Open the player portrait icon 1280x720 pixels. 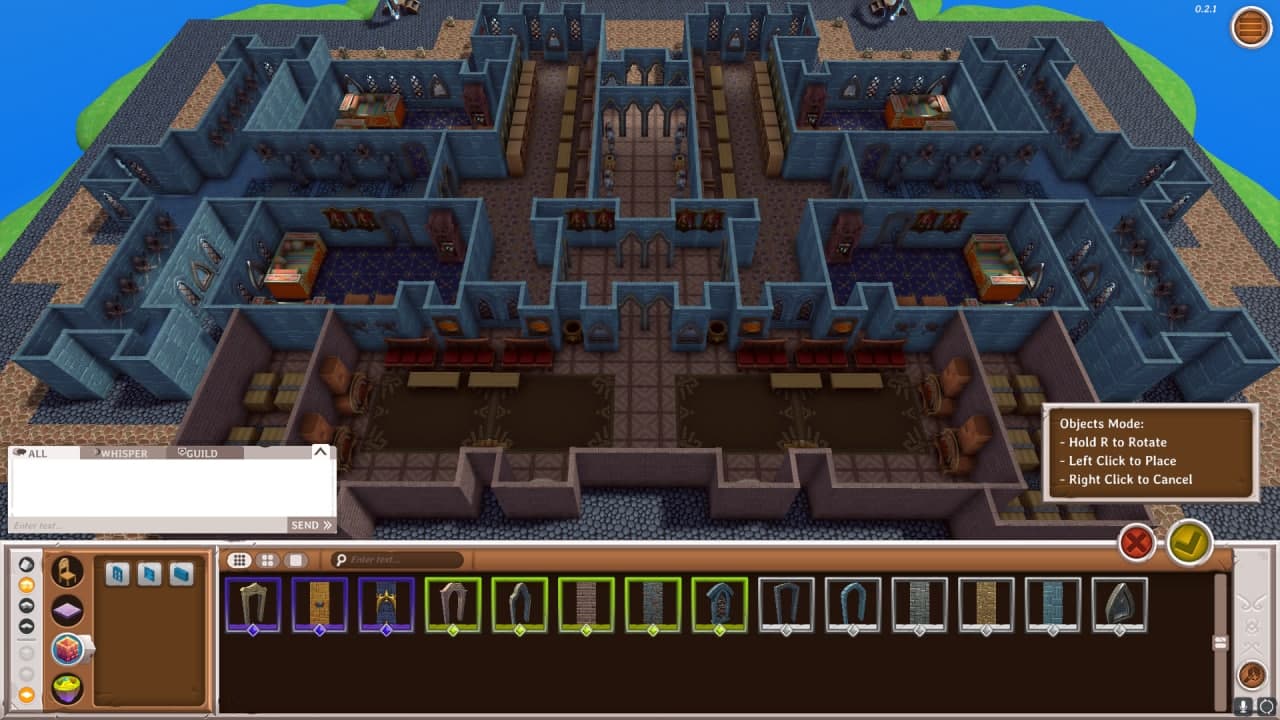tap(1251, 676)
